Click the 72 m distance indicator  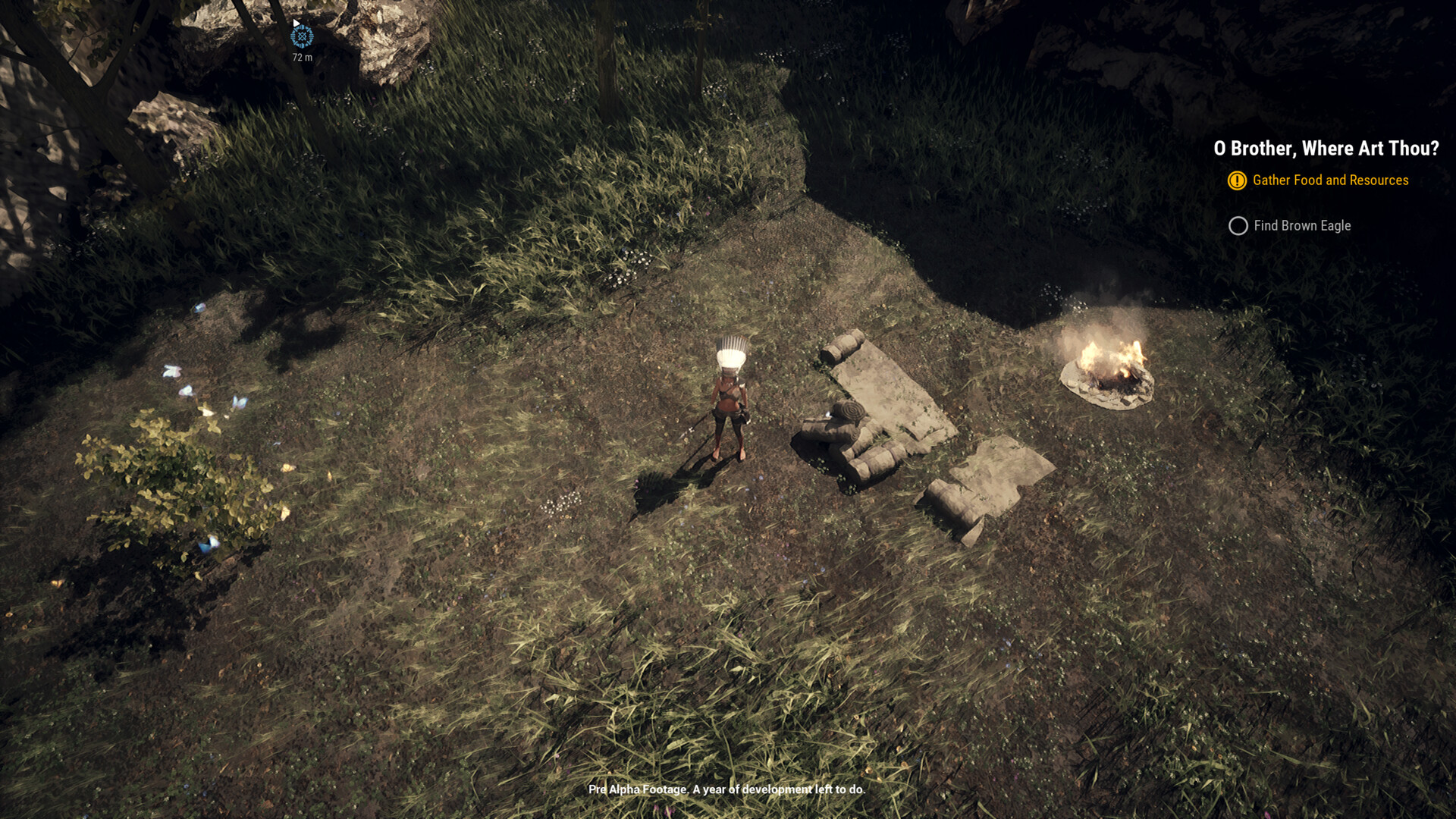303,56
